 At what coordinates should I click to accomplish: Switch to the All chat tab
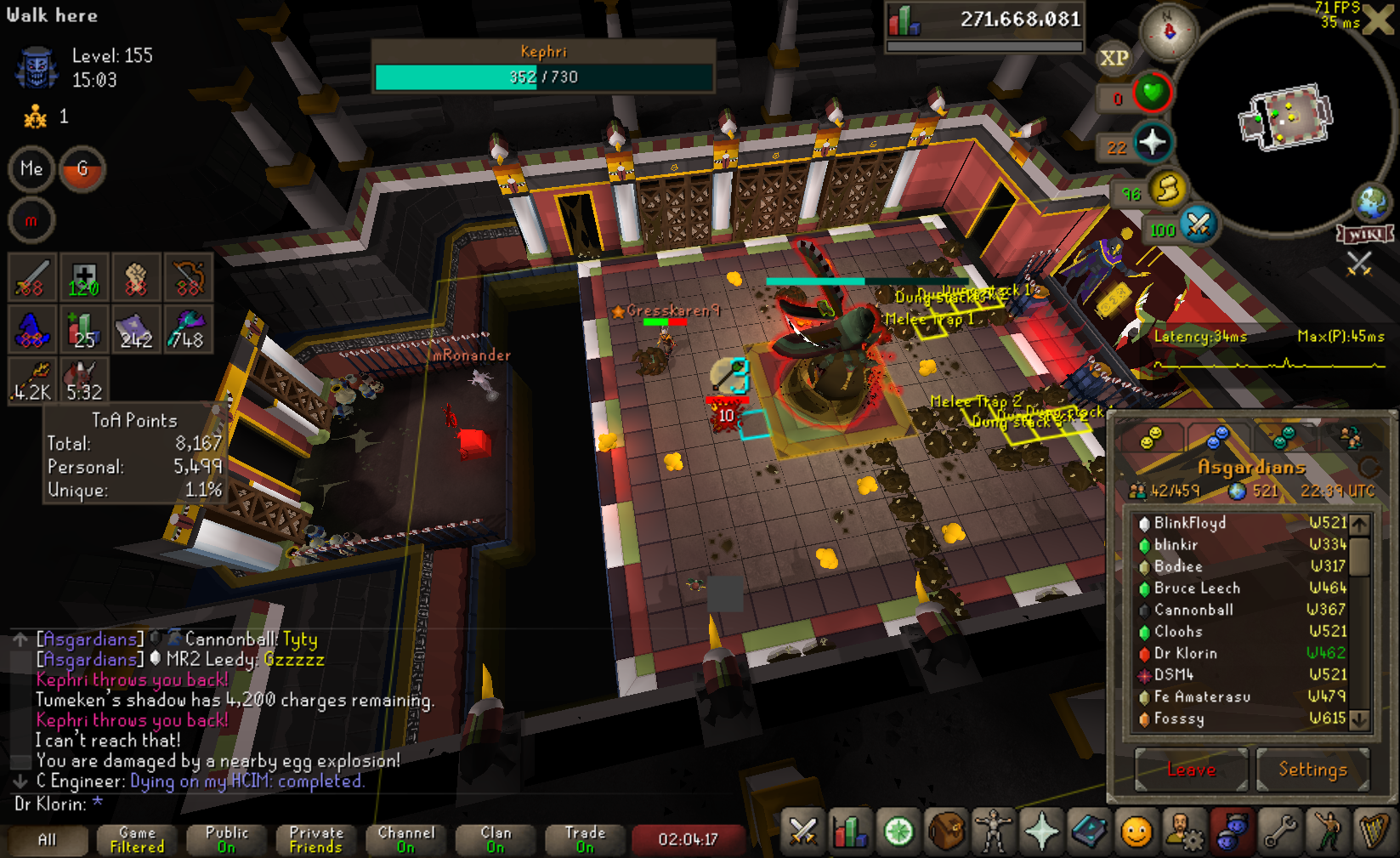point(48,839)
